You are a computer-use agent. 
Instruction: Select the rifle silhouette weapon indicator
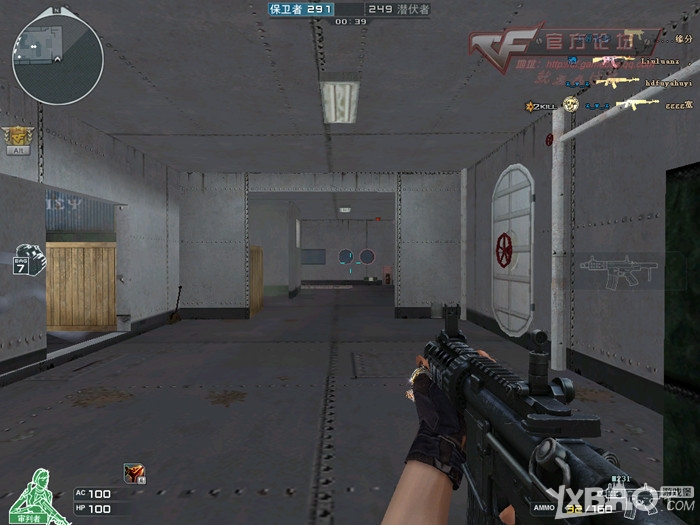pos(618,270)
